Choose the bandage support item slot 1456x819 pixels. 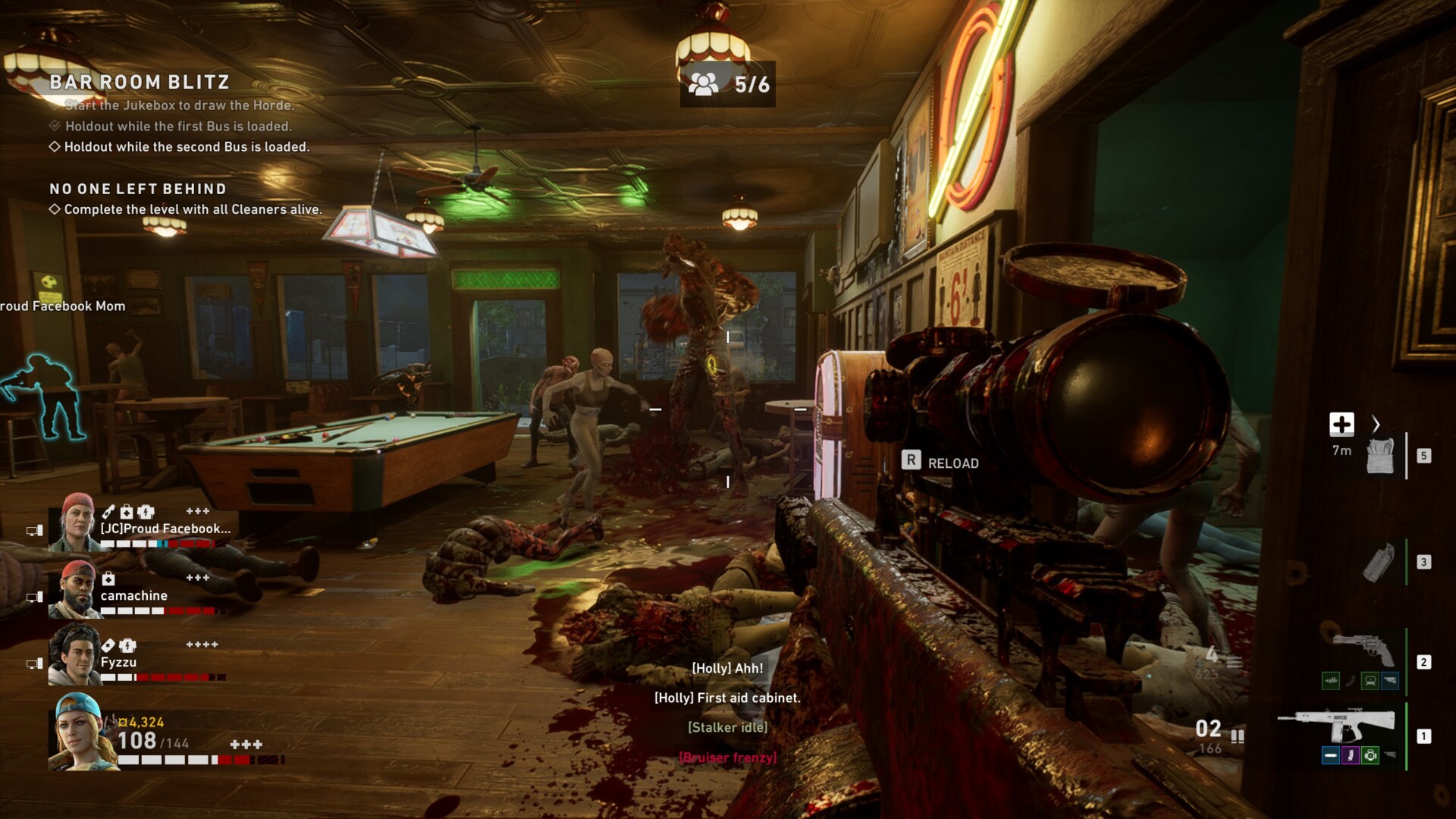point(1379,456)
